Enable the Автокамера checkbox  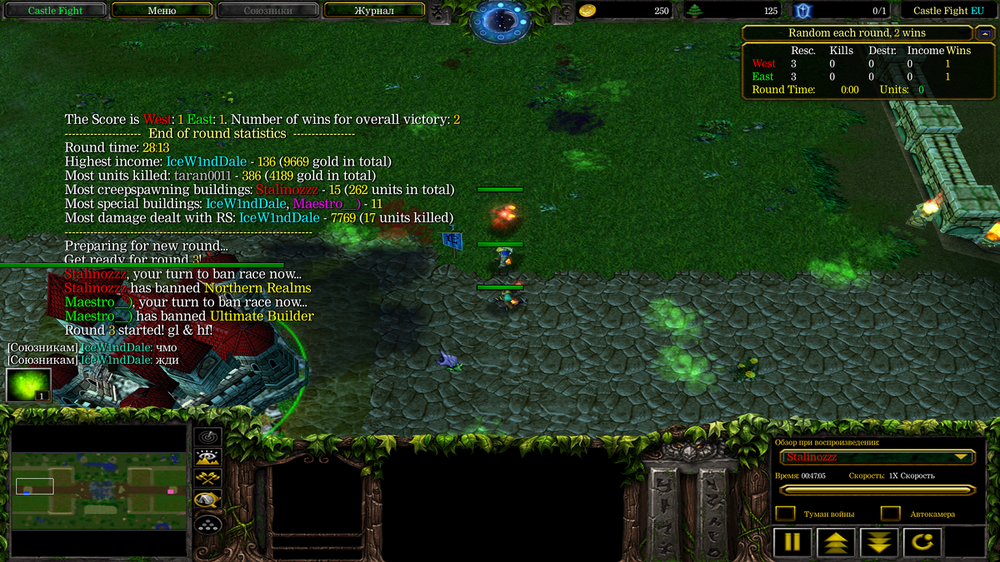pos(890,514)
